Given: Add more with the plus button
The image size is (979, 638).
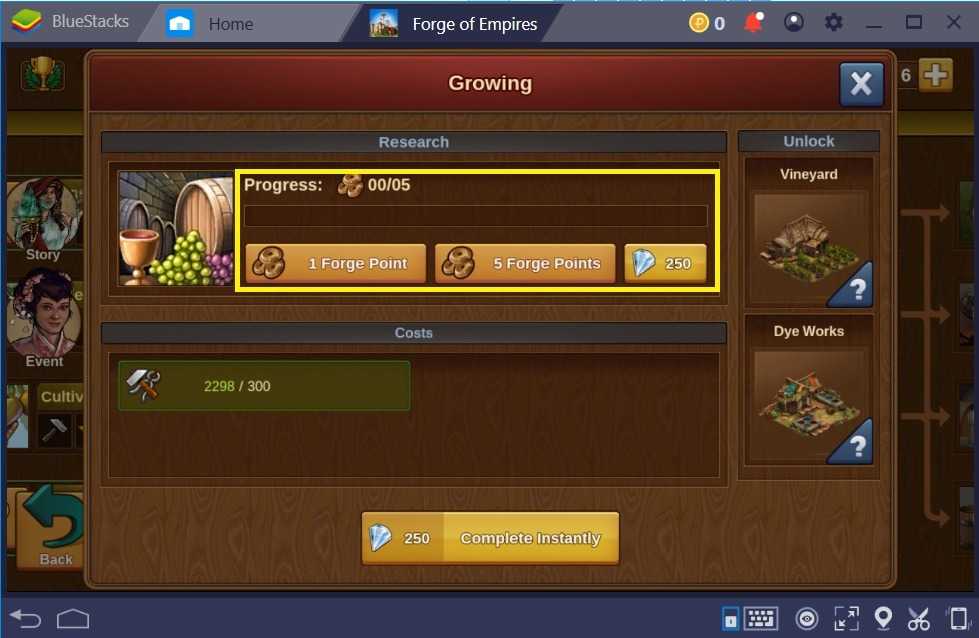Looking at the screenshot, I should pyautogui.click(x=935, y=75).
